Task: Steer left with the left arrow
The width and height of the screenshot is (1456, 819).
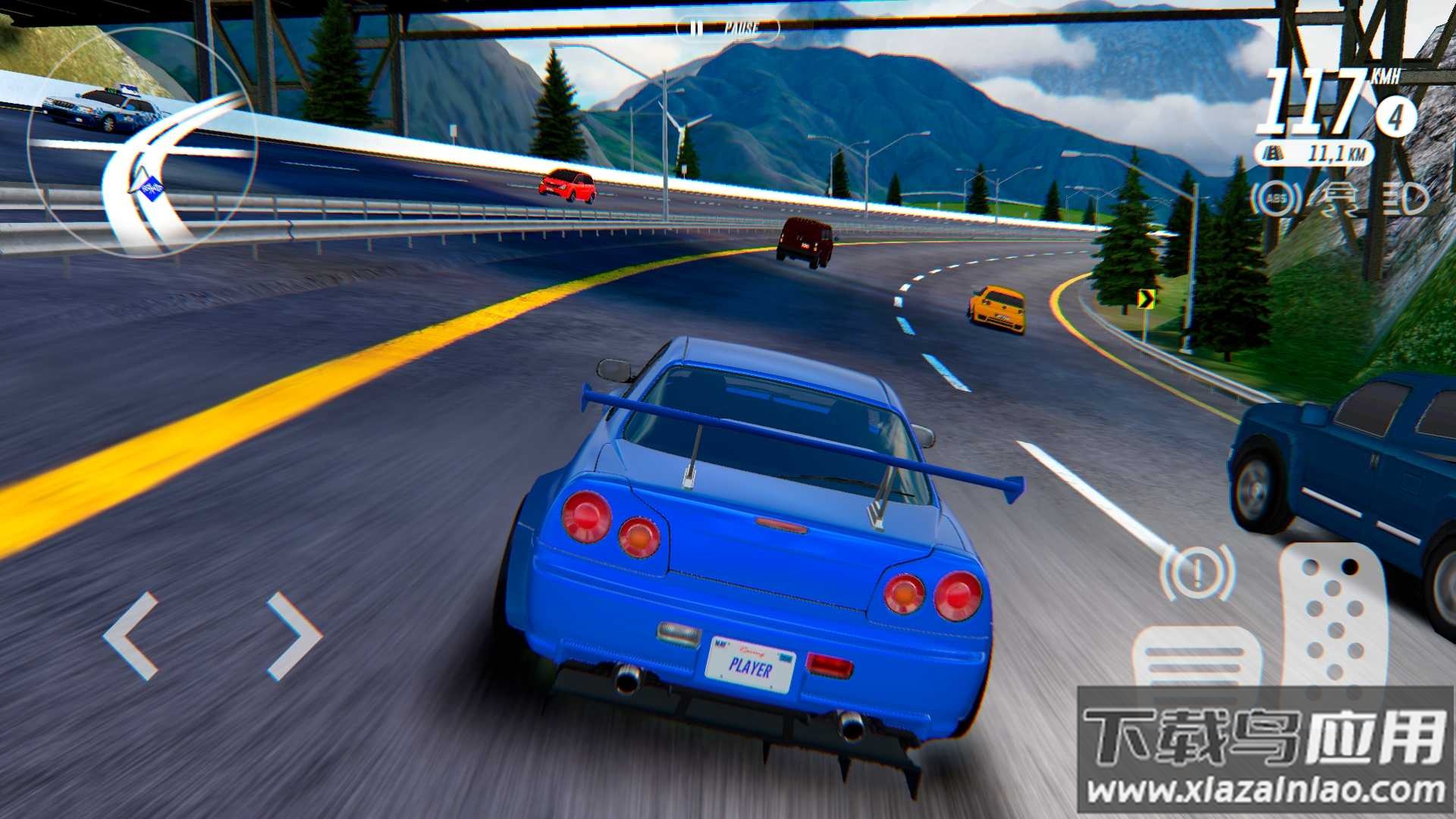Action: (x=133, y=635)
